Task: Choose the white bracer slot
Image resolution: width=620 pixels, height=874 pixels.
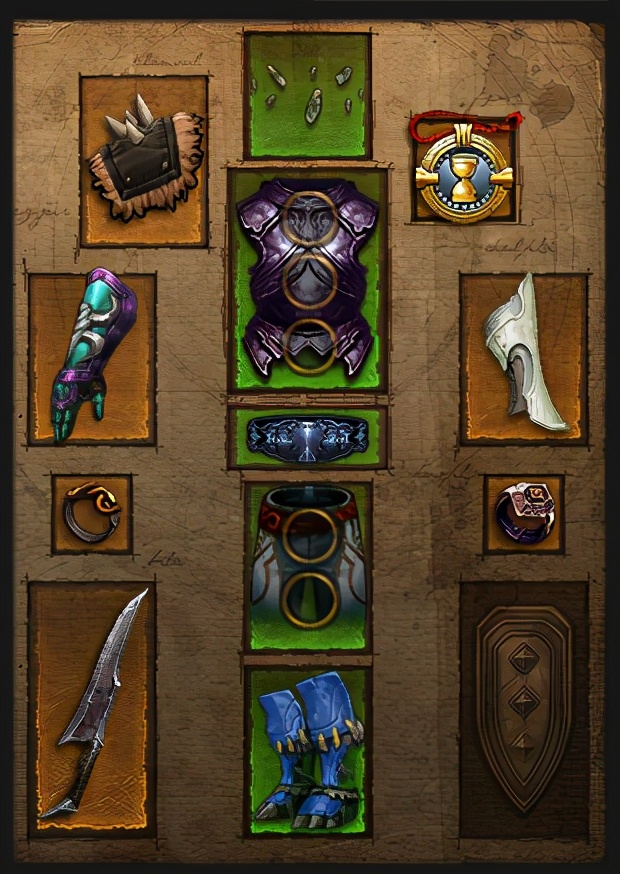Action: pos(523,358)
